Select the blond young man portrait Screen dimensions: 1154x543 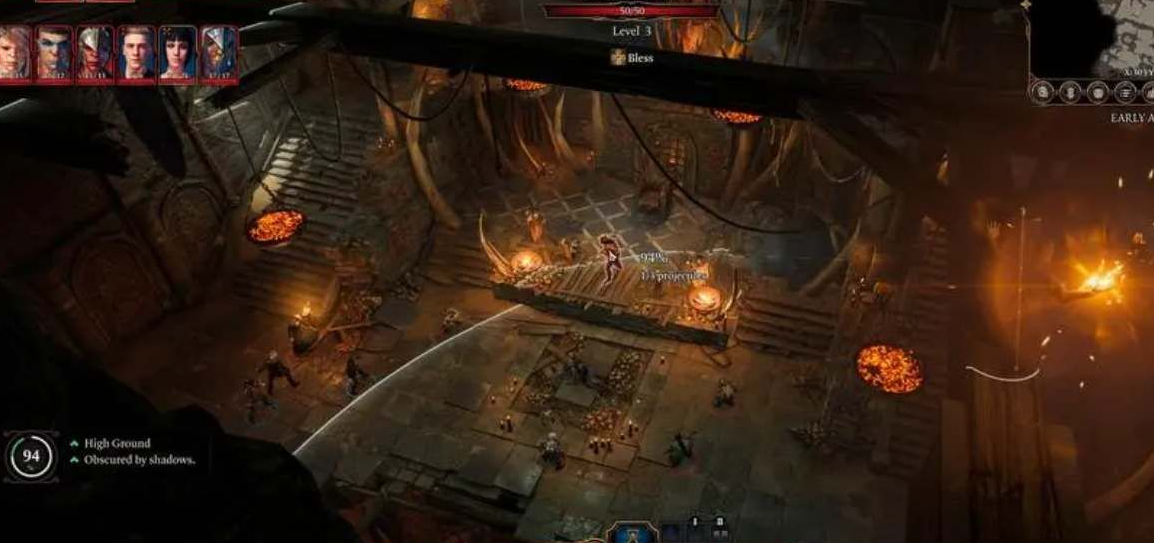pyautogui.click(x=137, y=53)
